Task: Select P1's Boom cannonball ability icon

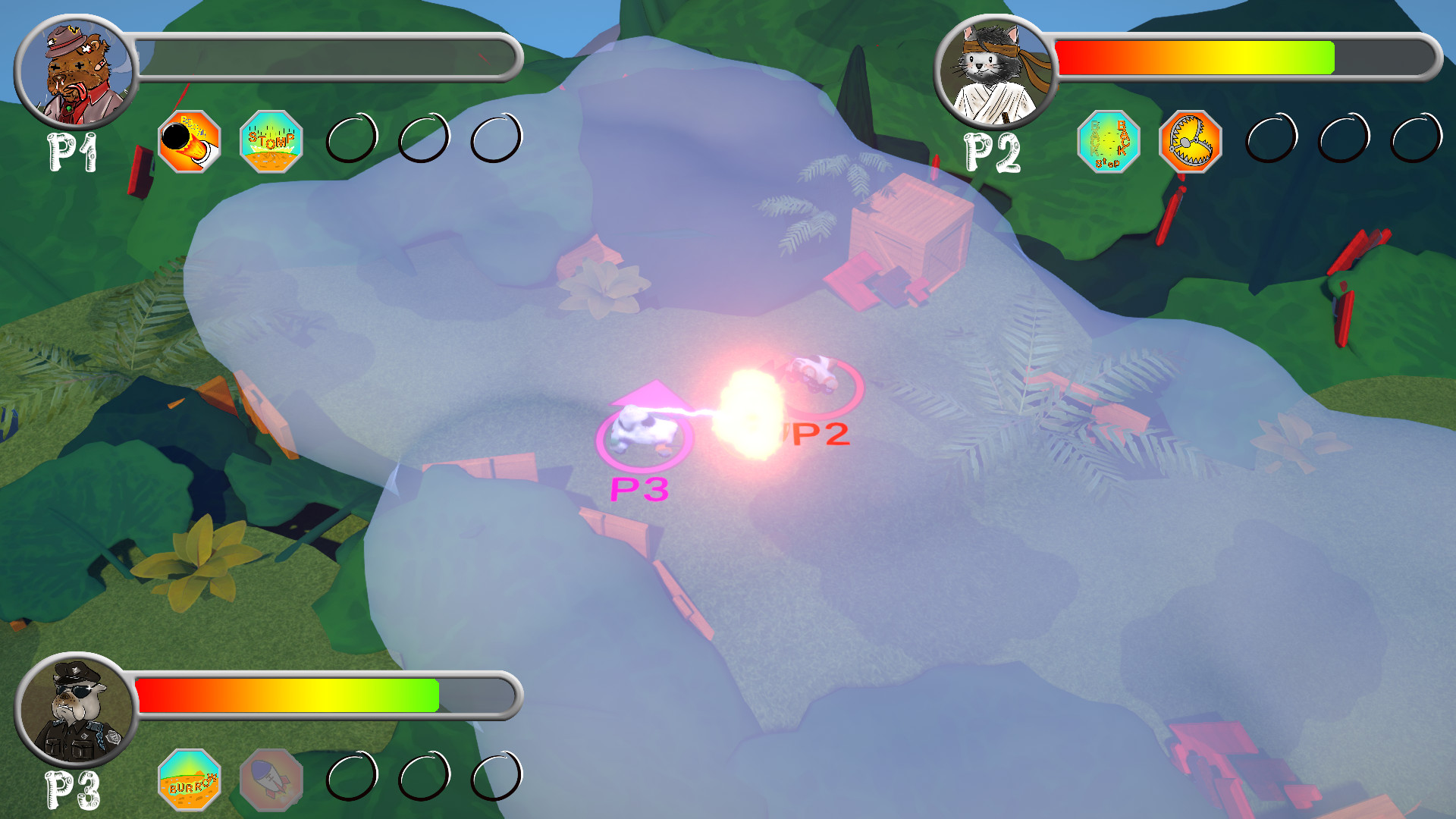Action: tap(190, 140)
